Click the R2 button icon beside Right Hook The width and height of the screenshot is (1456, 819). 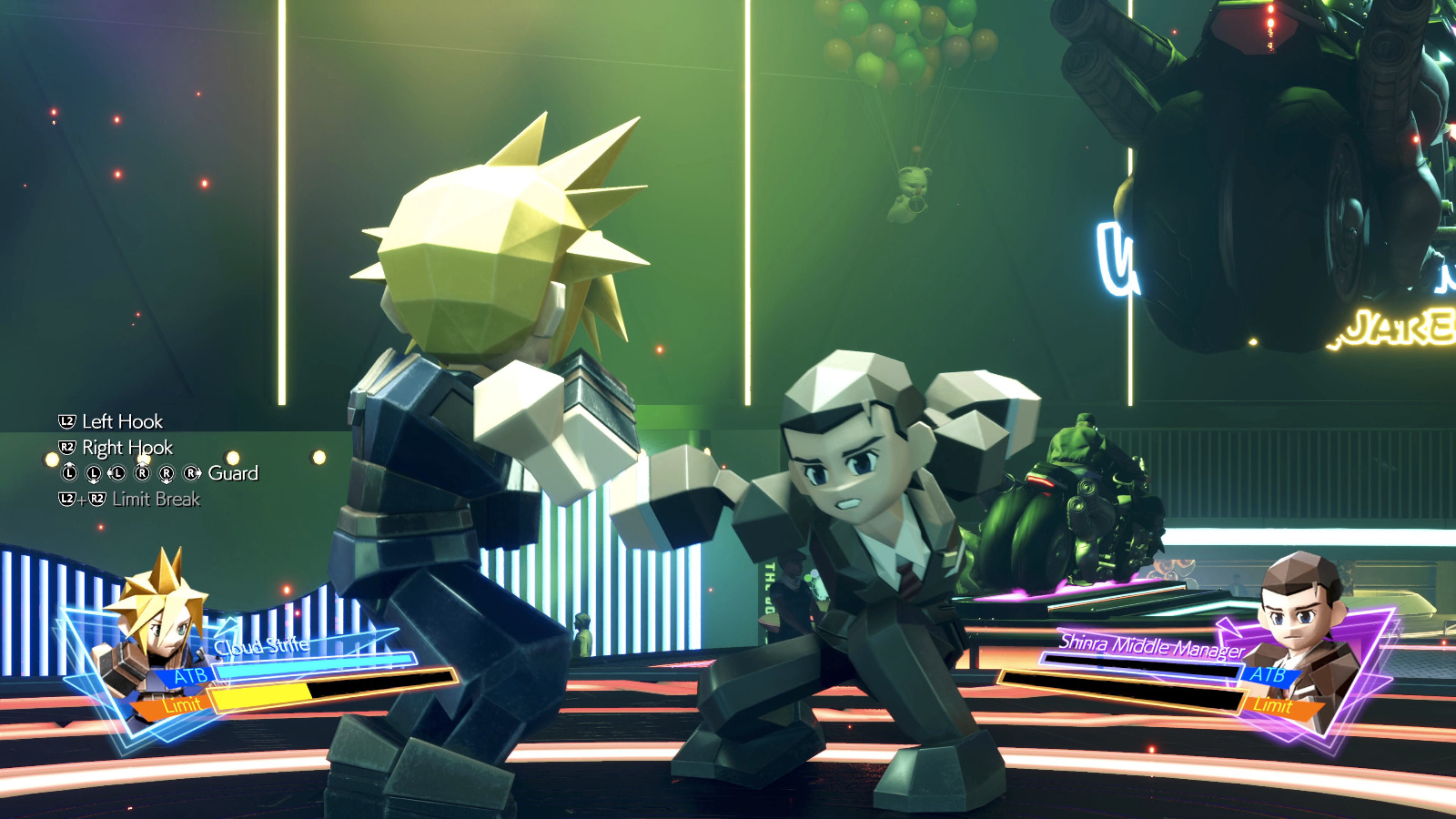click(x=67, y=446)
